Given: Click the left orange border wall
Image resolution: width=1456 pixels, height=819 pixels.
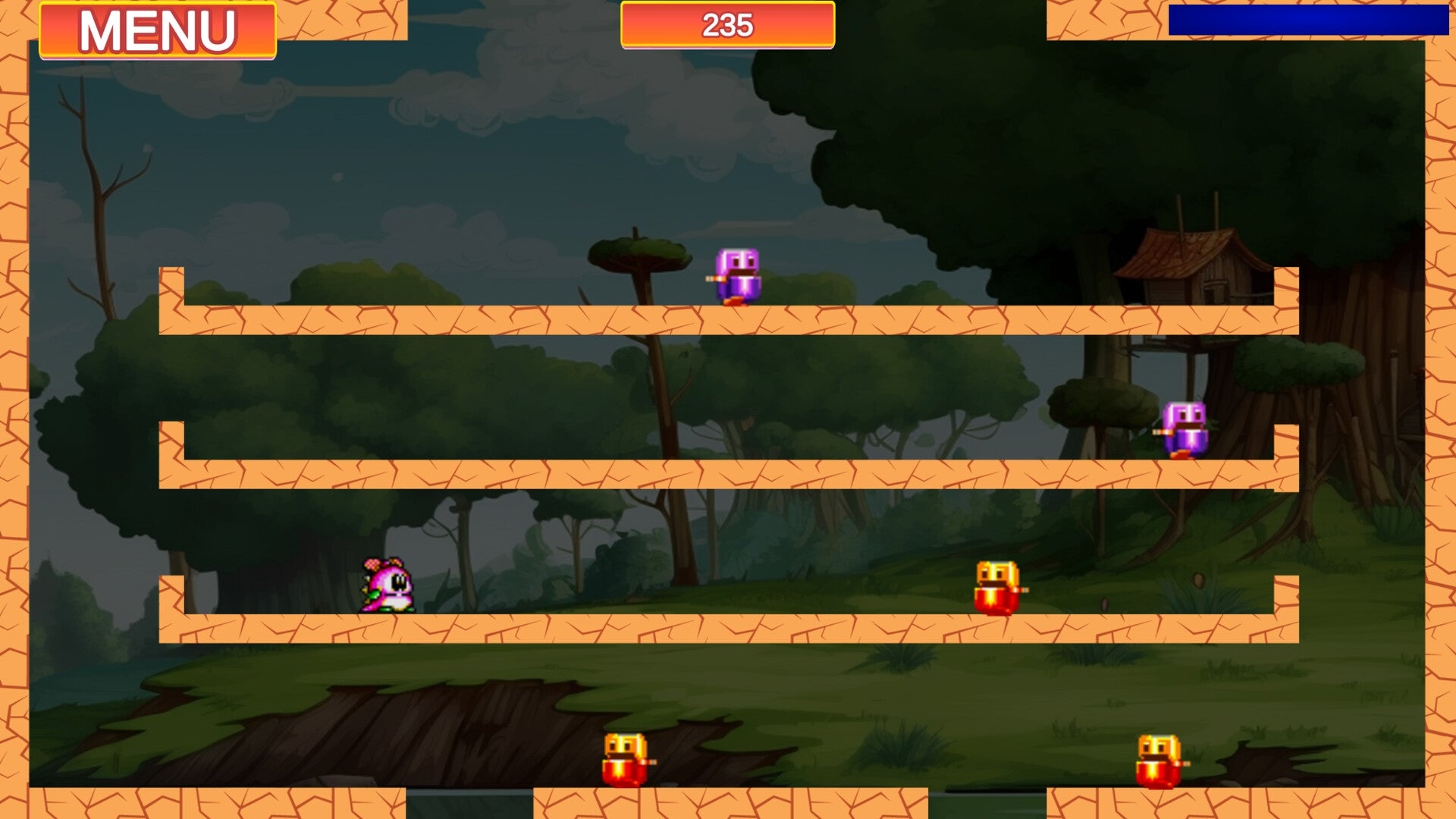Looking at the screenshot, I should (14, 409).
